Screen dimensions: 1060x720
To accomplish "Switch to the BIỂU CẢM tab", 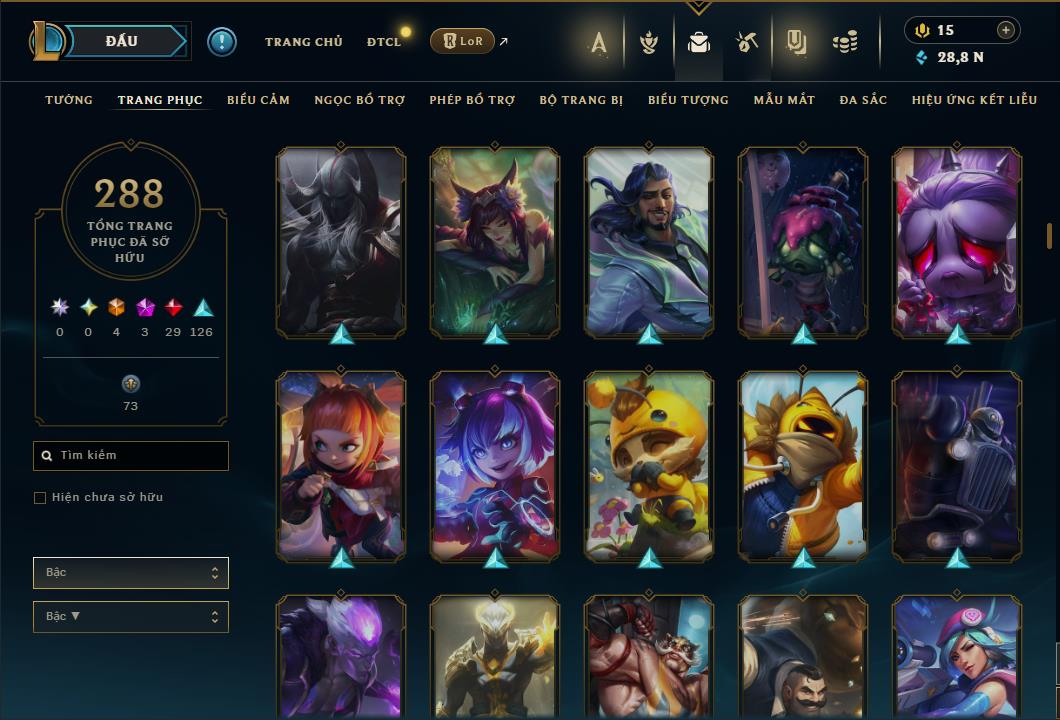I will [258, 100].
